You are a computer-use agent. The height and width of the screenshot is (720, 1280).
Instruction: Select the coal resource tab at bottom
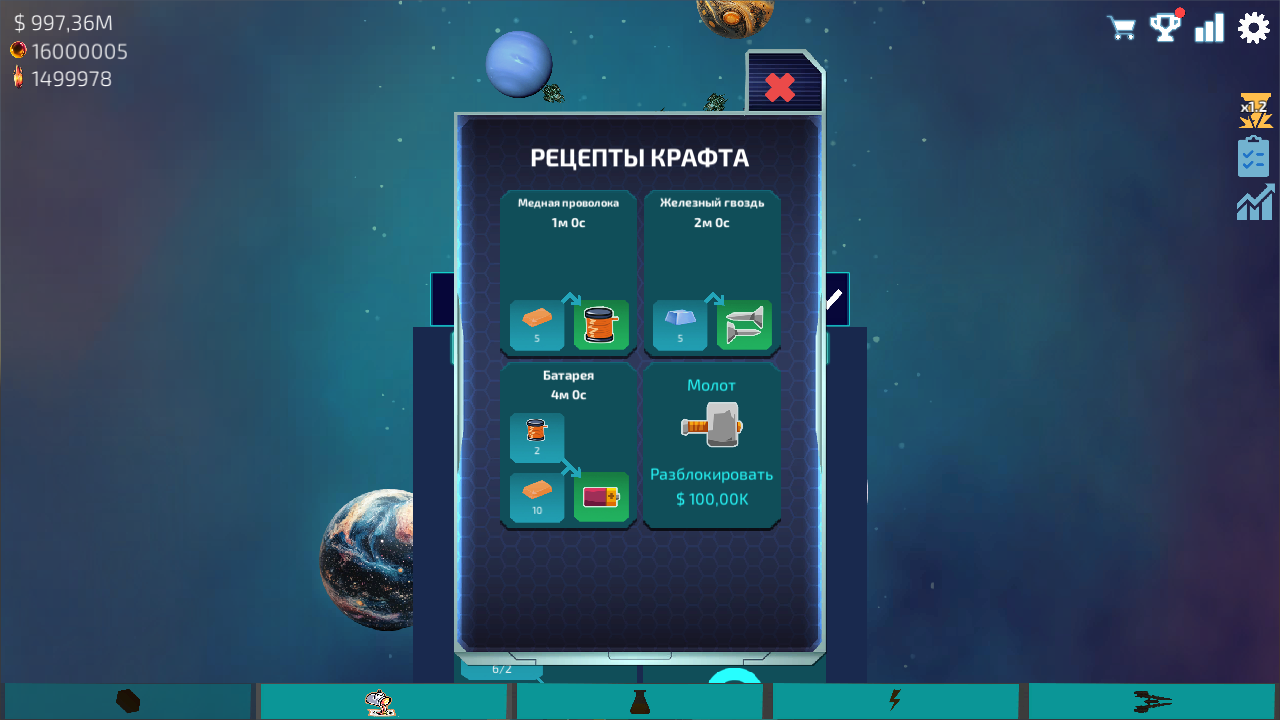[127, 700]
